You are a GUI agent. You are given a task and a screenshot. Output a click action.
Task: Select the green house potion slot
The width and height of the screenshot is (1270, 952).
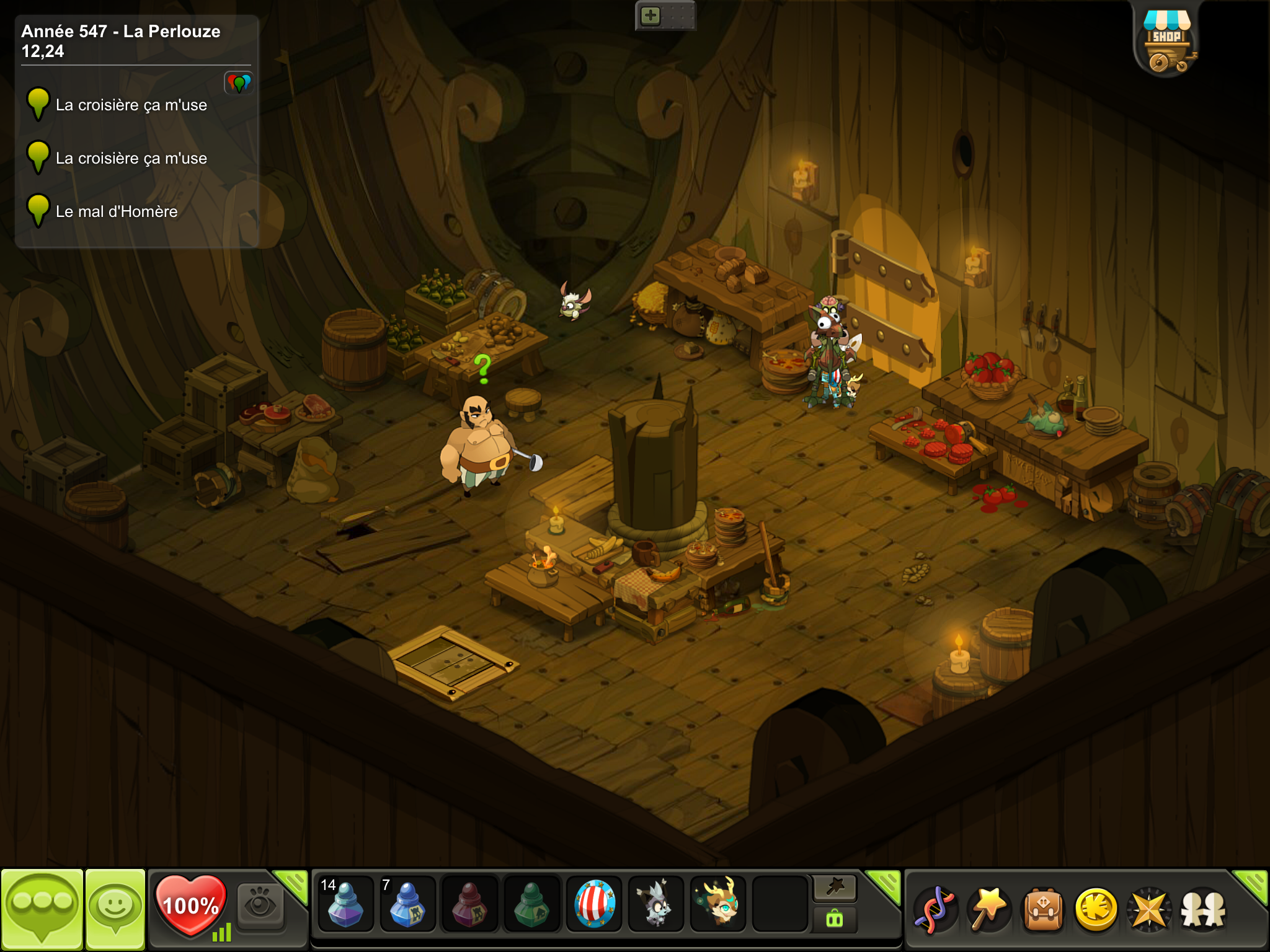point(531,904)
